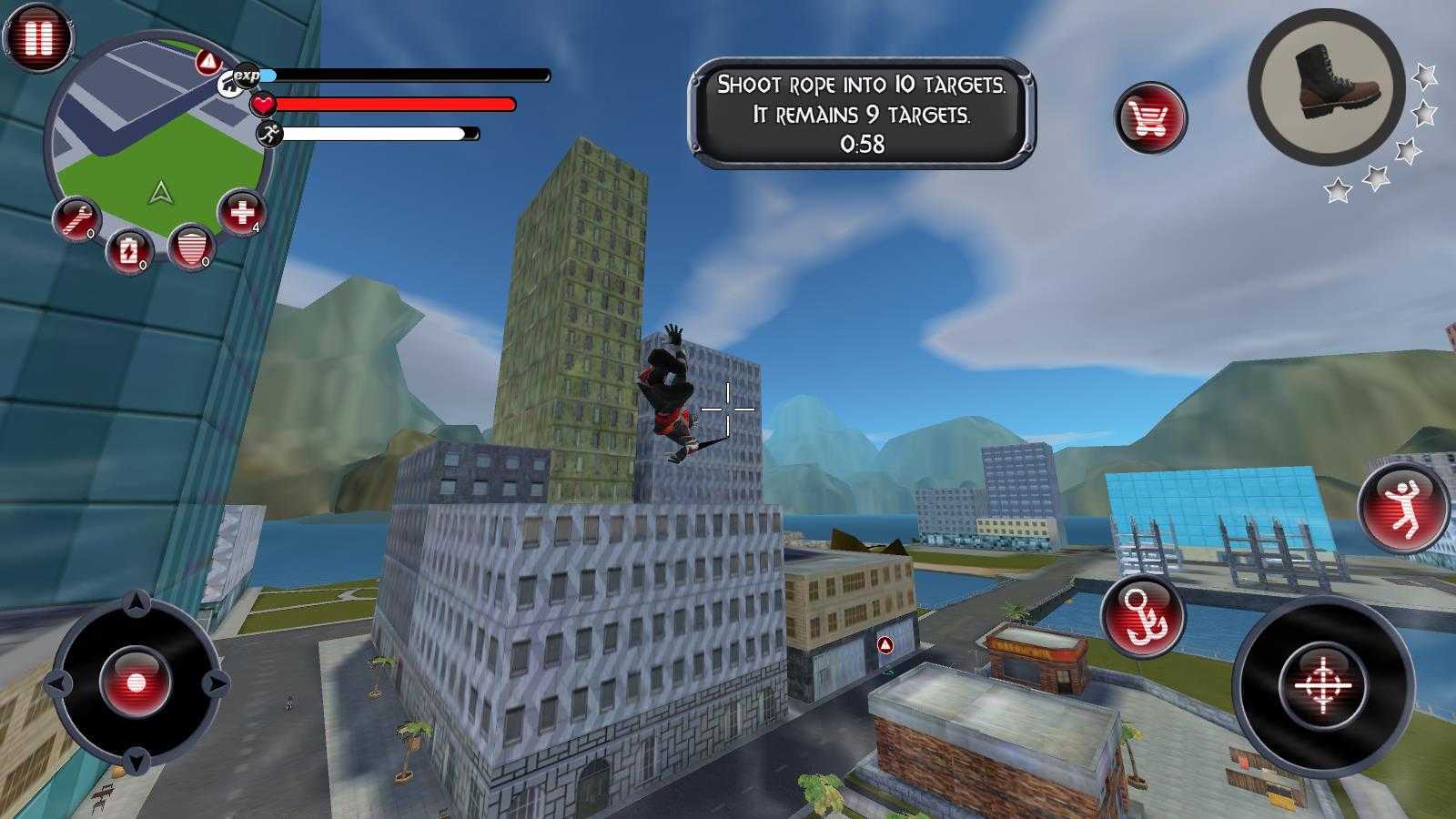
Task: Pause the game with the top-left button
Action: click(38, 37)
